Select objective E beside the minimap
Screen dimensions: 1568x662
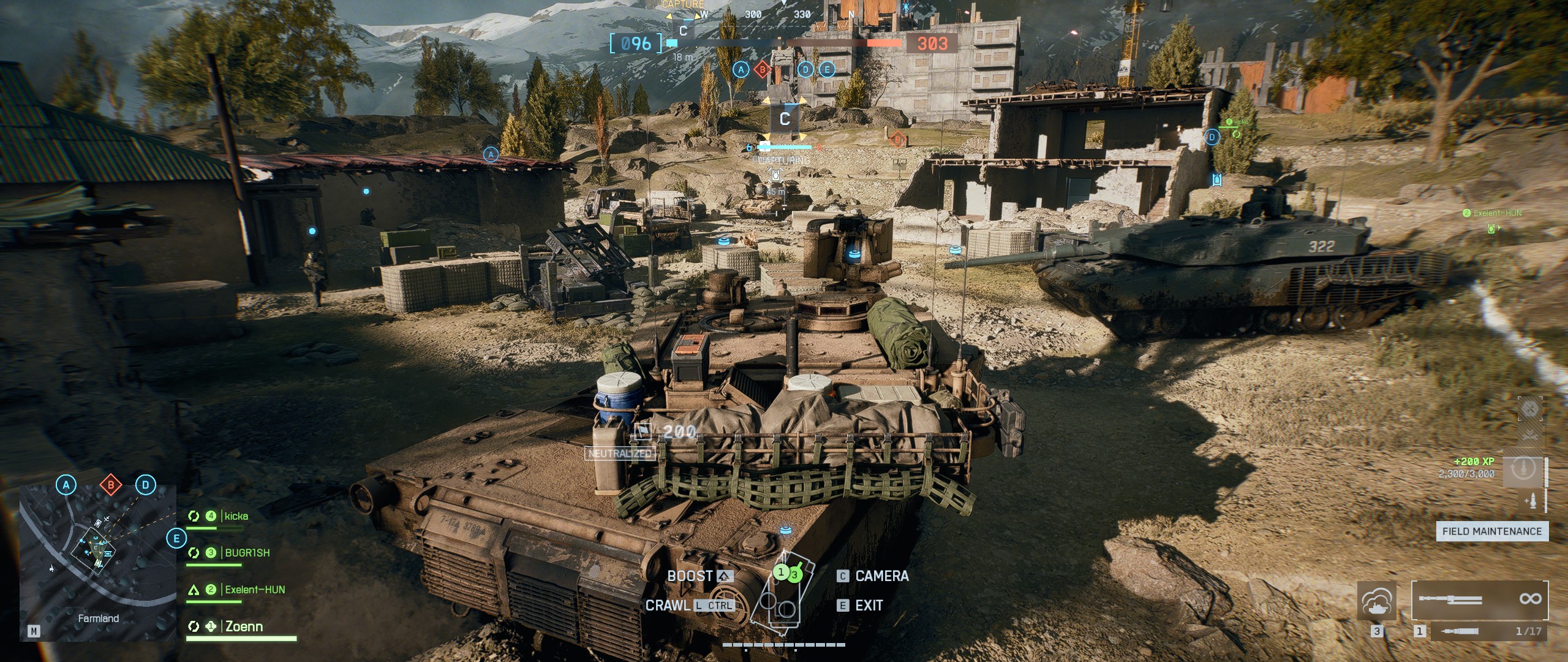pyautogui.click(x=176, y=539)
